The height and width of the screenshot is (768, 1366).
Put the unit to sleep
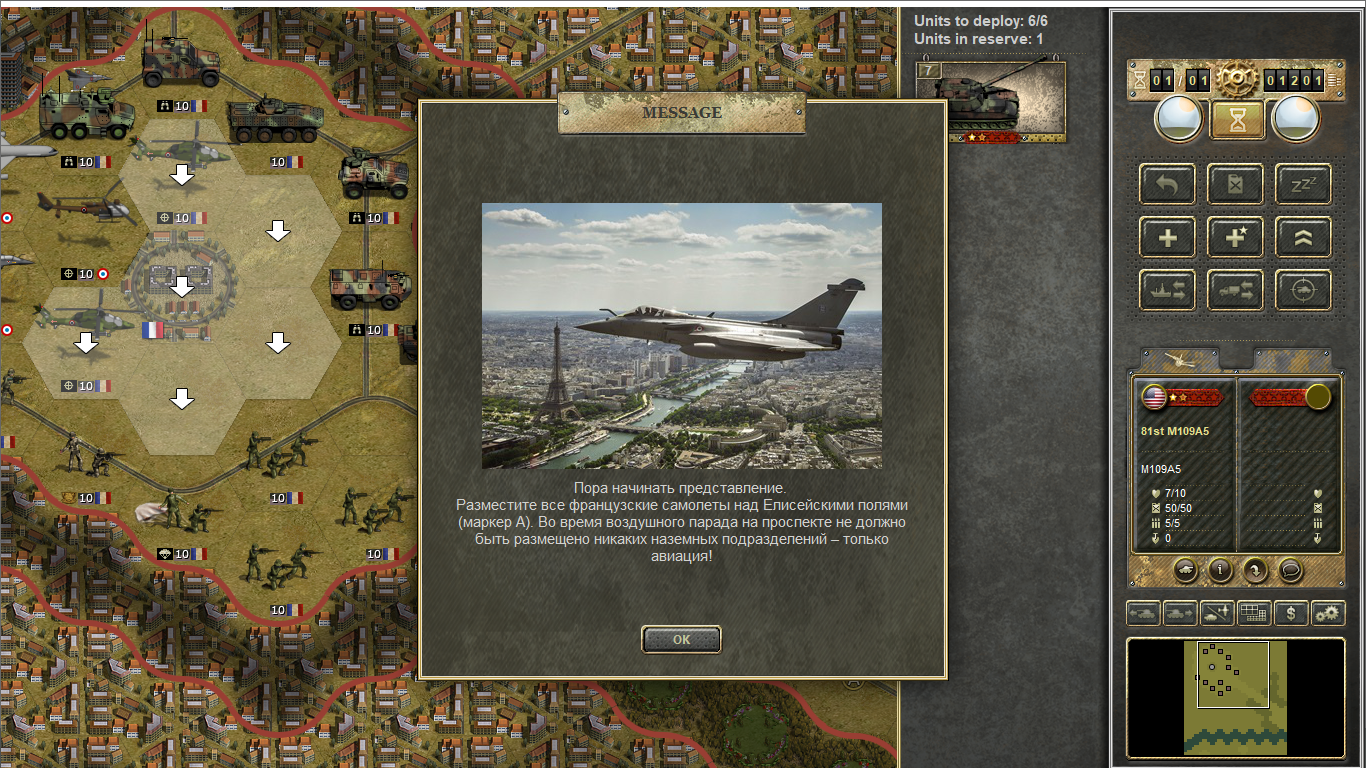coord(1303,184)
